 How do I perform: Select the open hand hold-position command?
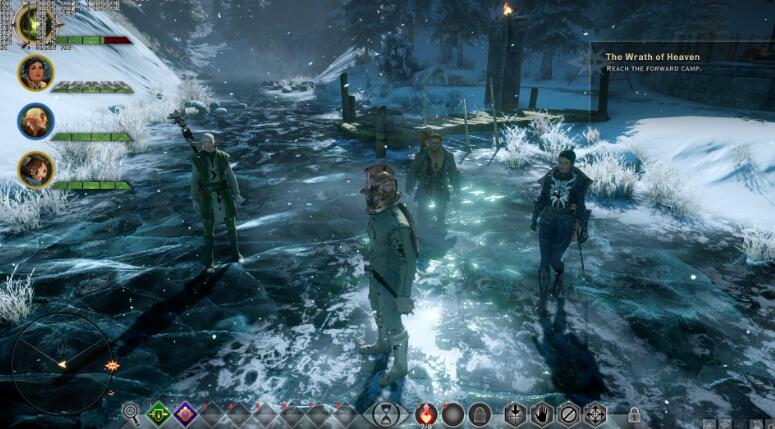tap(541, 412)
